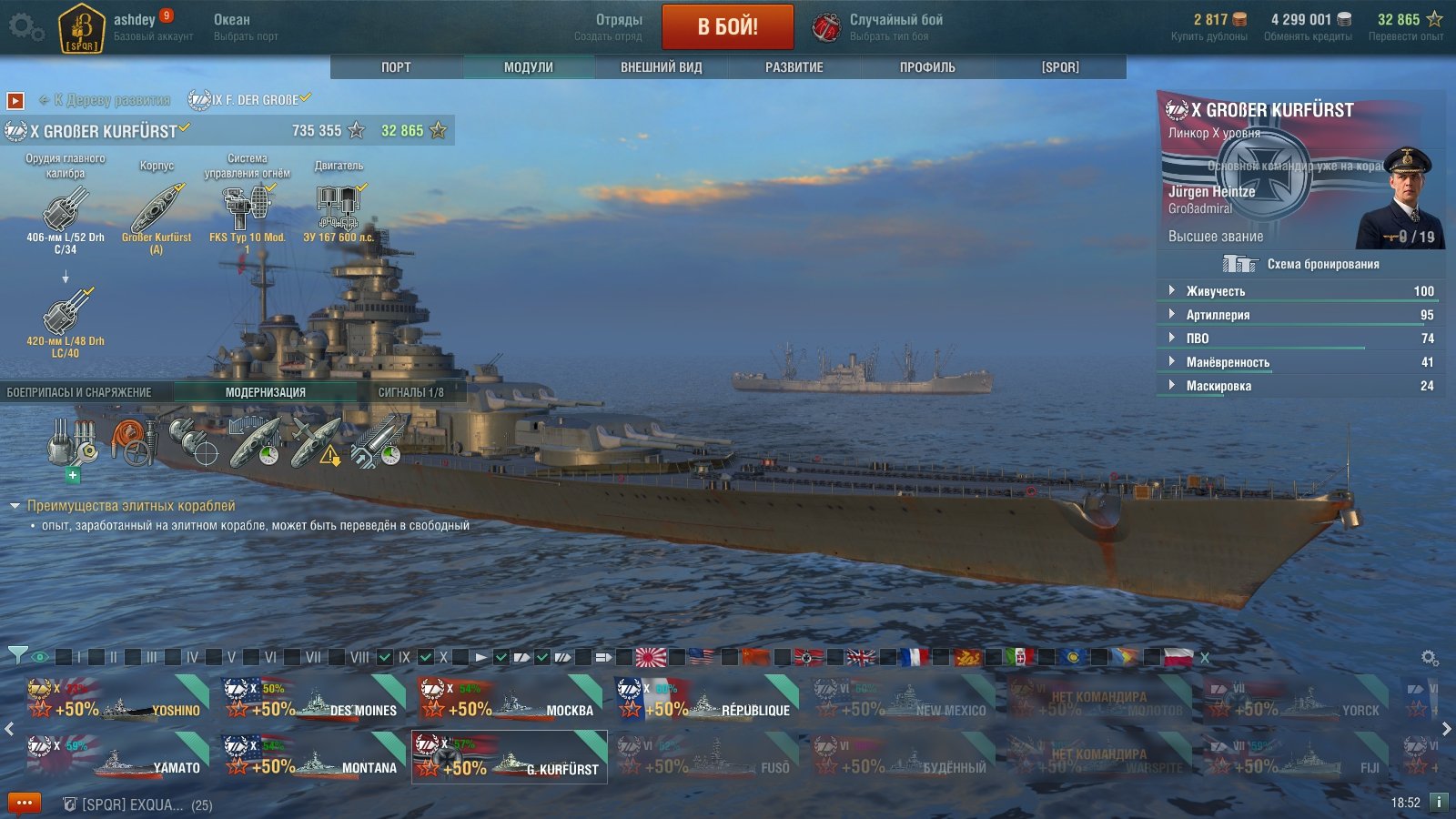This screenshot has height=819, width=1456.
Task: Go to the РАЗВИТИЕ tab
Action: [x=794, y=67]
